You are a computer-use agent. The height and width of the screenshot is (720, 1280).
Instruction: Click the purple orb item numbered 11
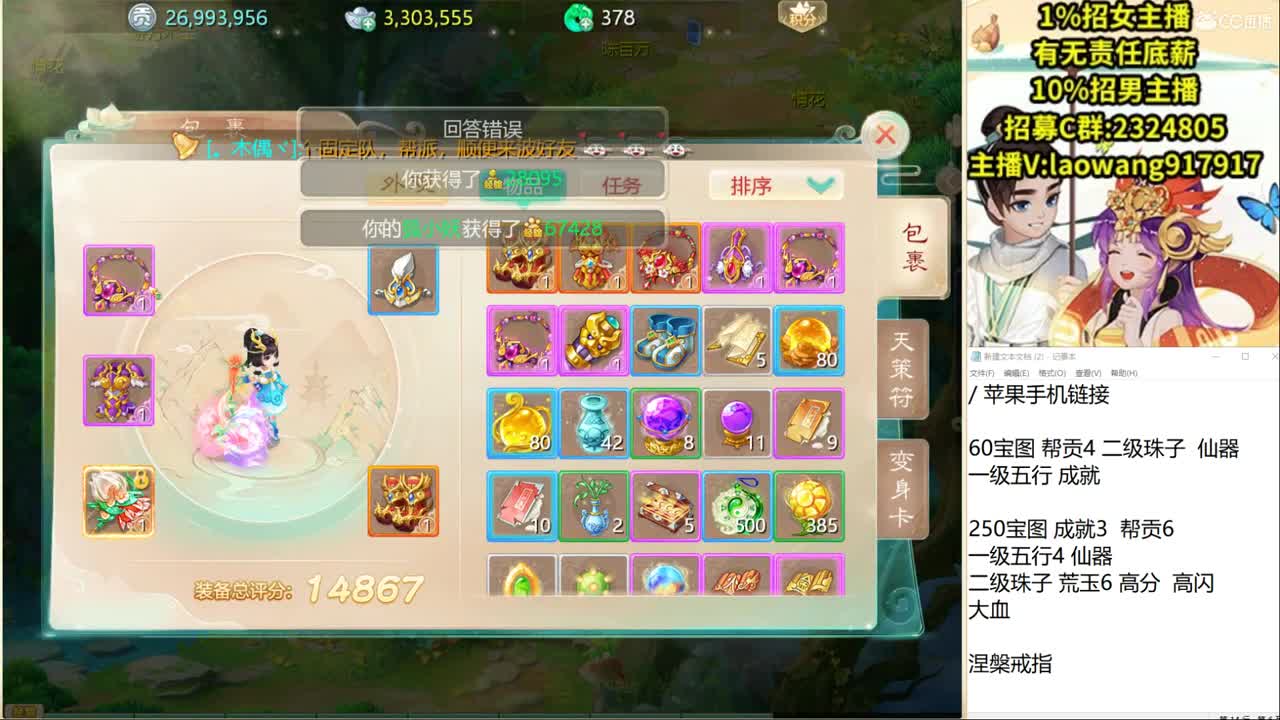737,424
